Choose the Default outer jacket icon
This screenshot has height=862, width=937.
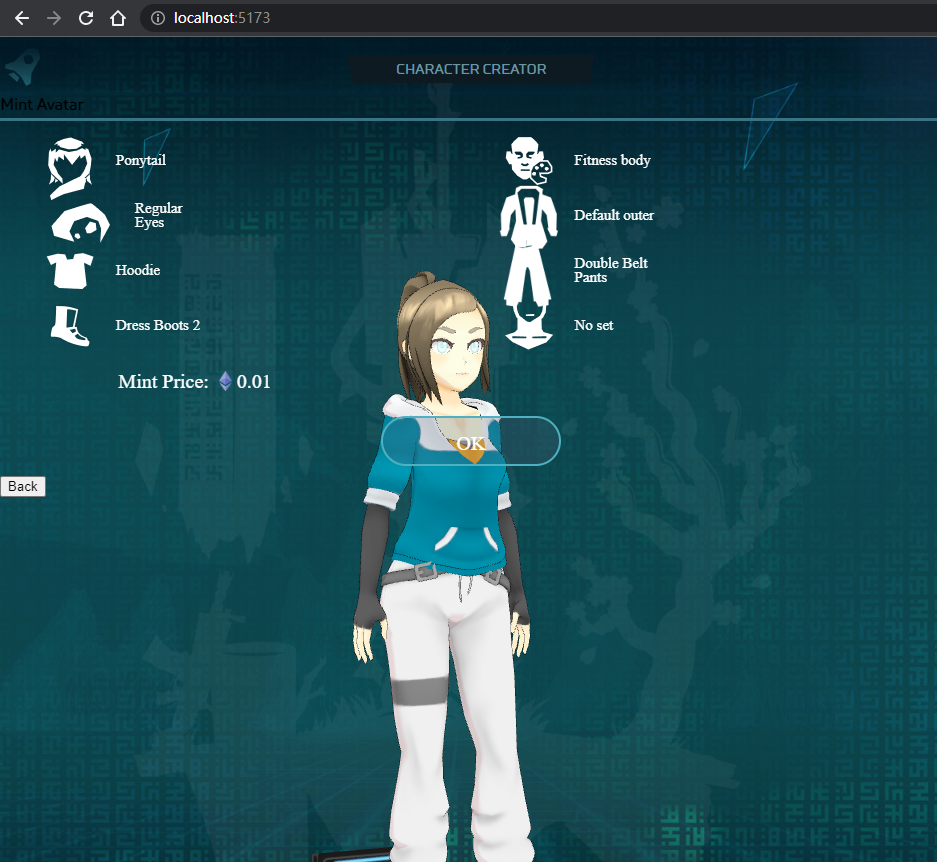point(529,216)
